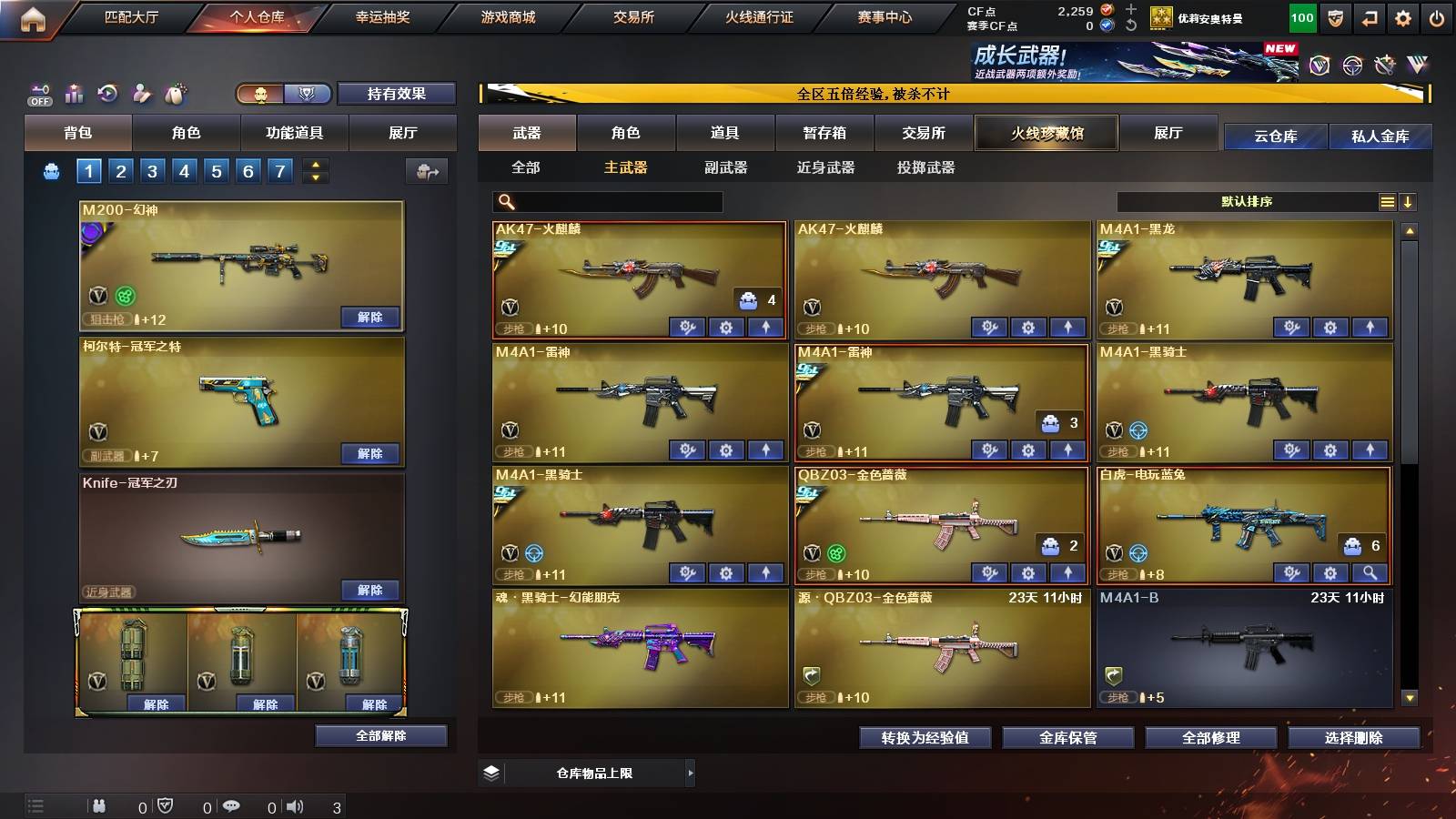Open the settings gear in the top-right corner
Viewport: 1456px width, 819px height.
(x=1402, y=16)
